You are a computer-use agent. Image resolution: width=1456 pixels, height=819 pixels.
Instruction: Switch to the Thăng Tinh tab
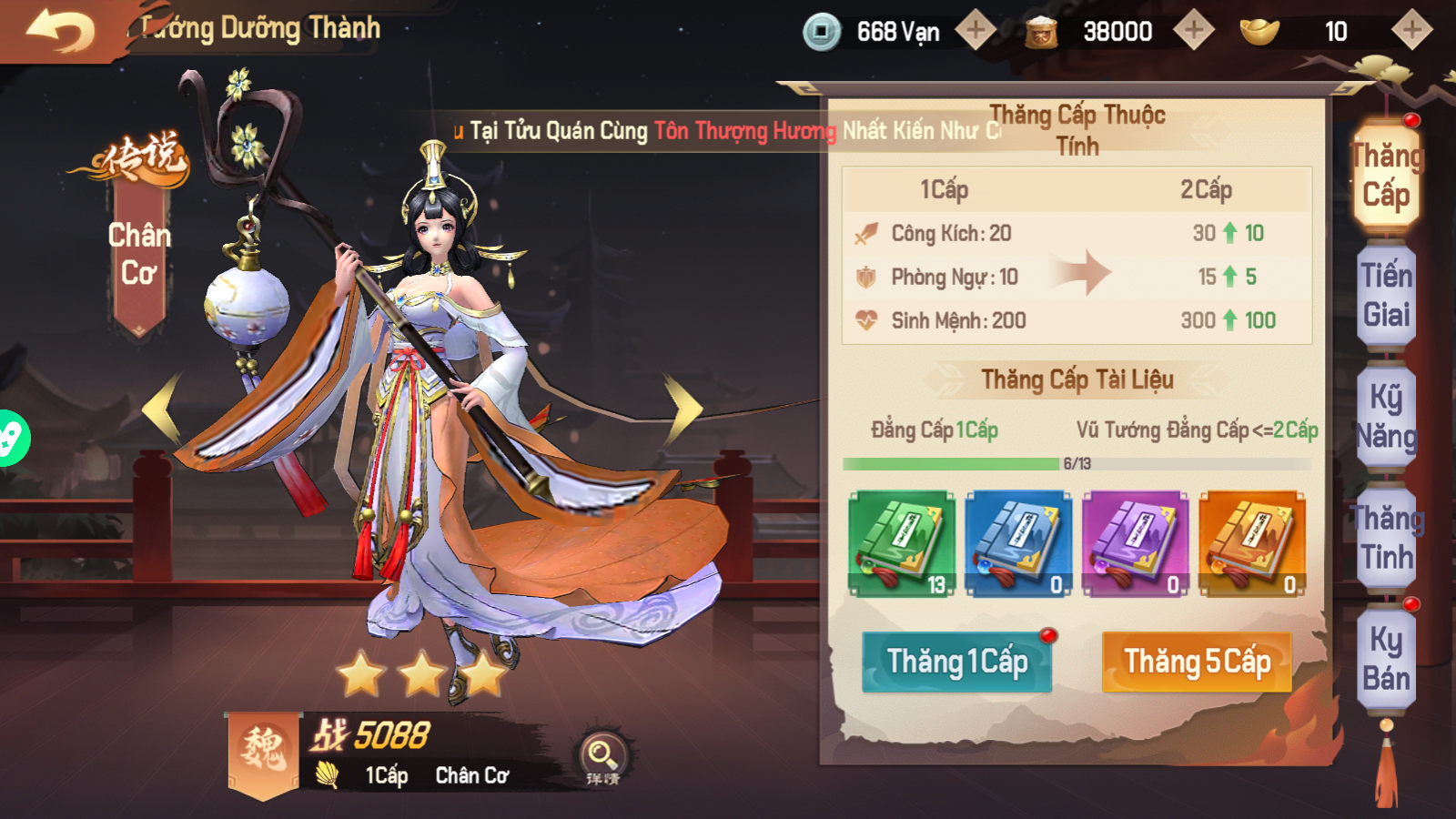(x=1386, y=537)
